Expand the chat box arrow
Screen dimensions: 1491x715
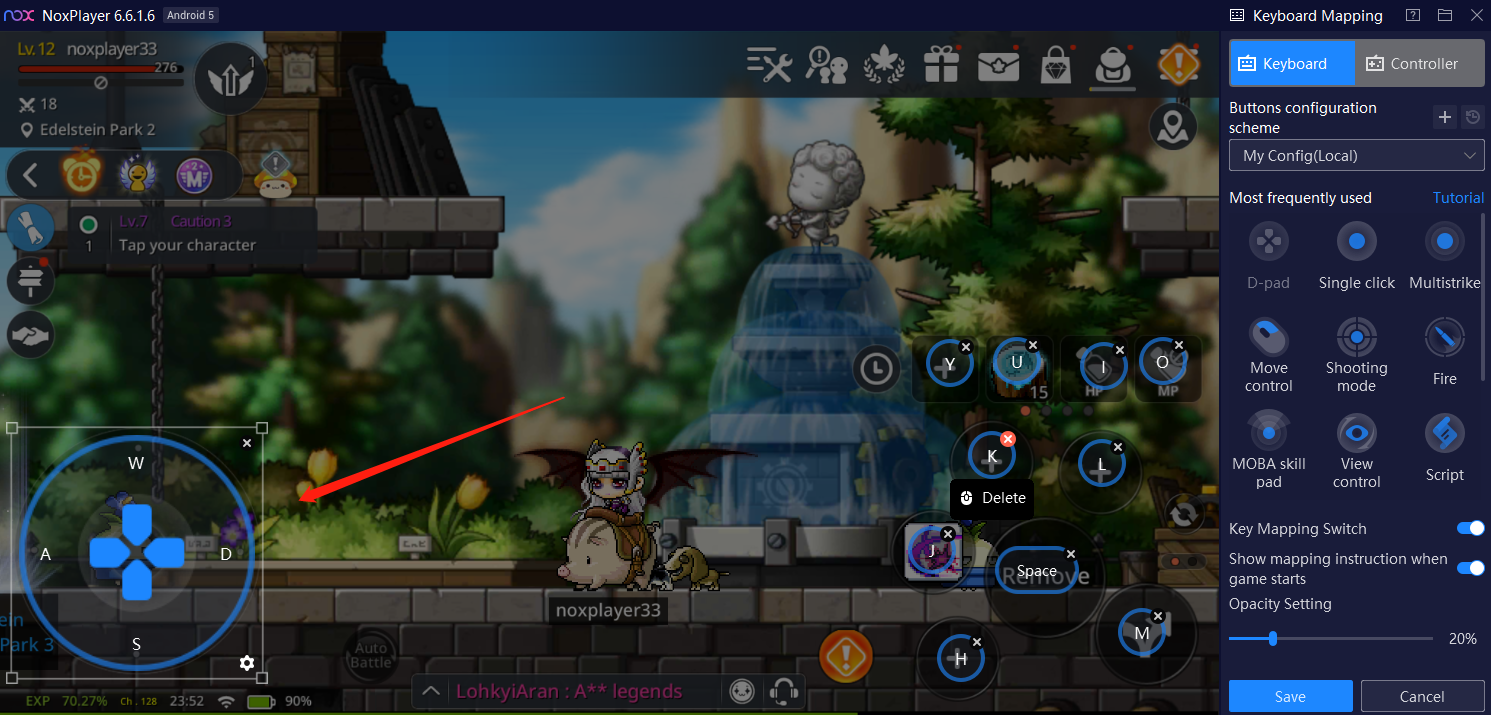tap(431, 691)
